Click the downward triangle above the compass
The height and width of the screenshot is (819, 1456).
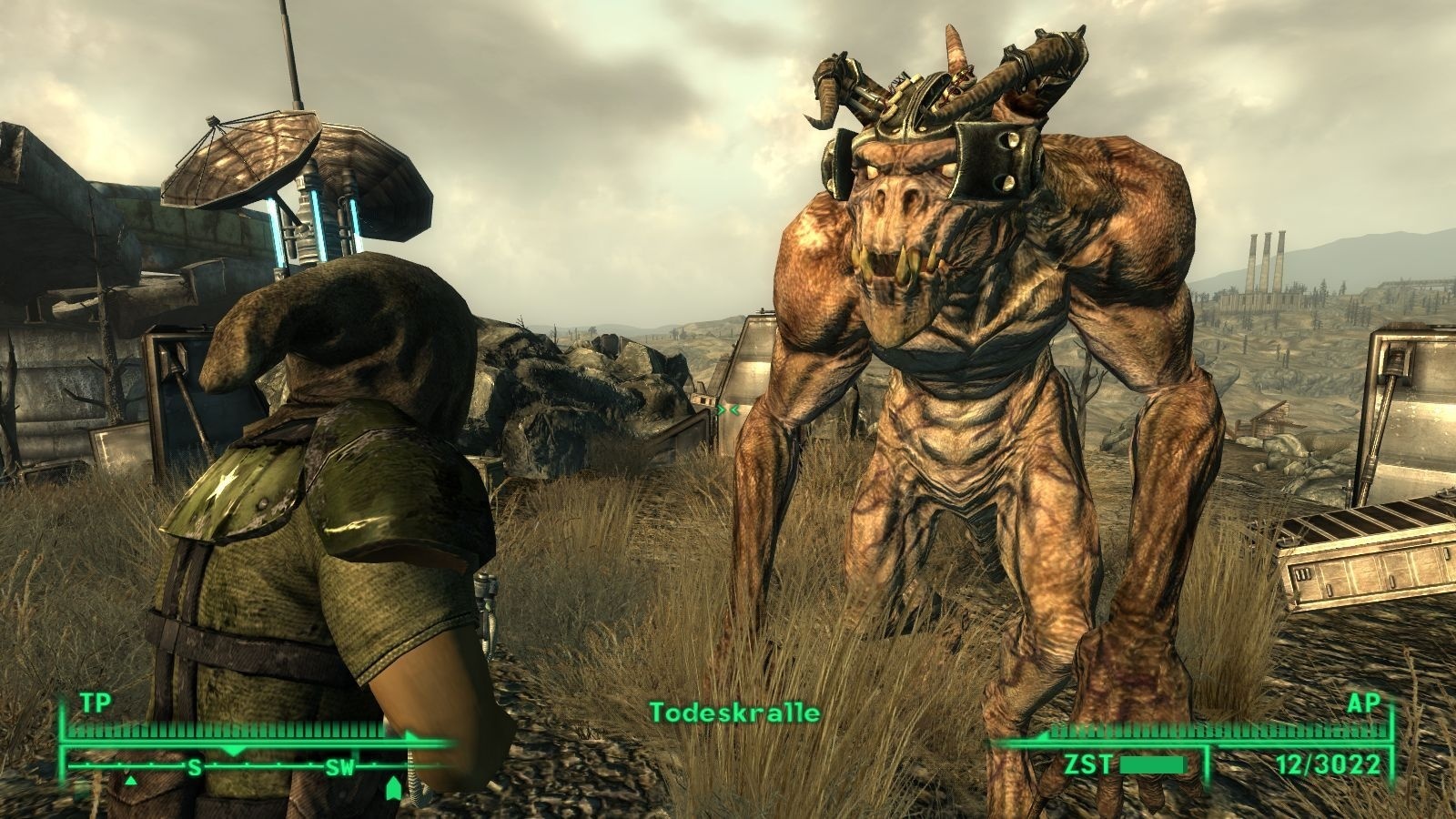(x=234, y=750)
